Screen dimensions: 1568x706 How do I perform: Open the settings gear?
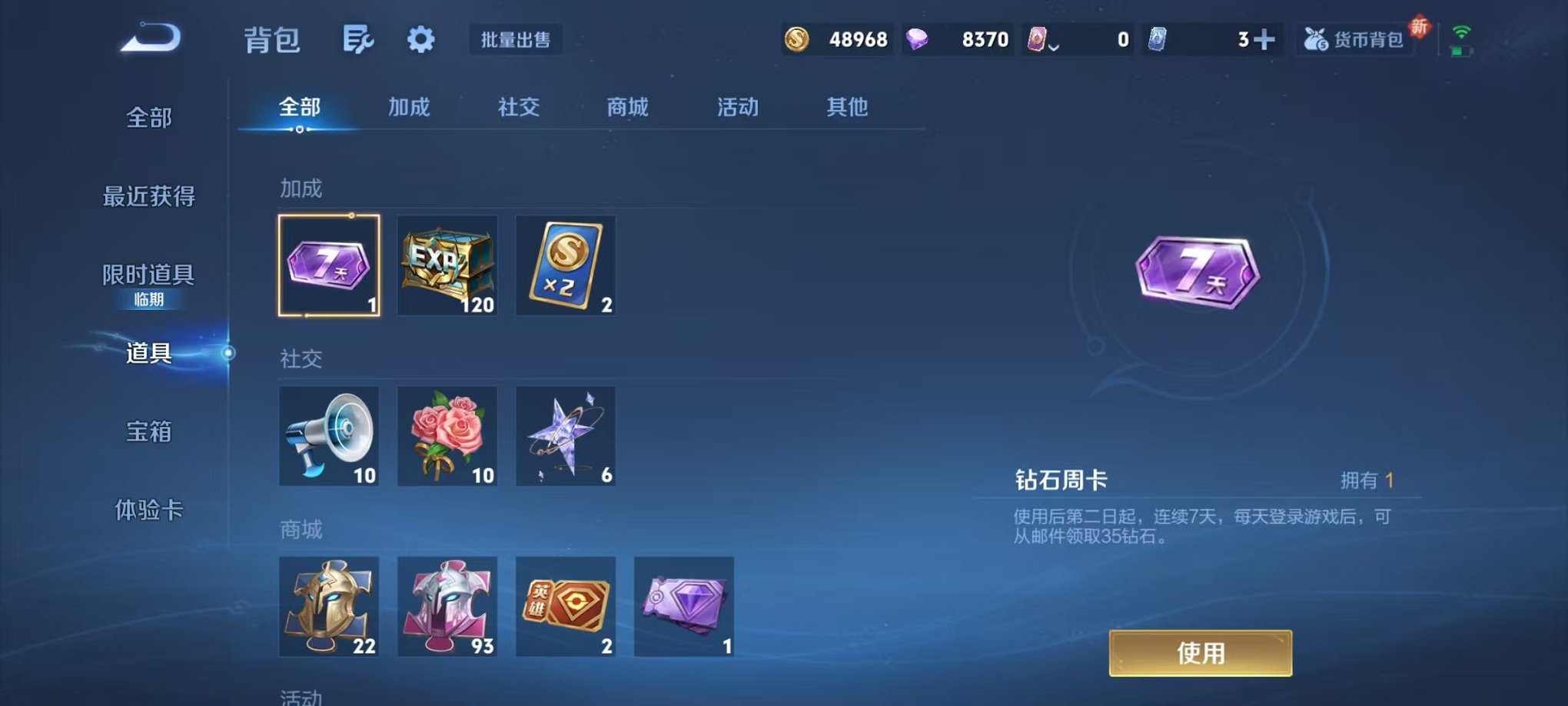(x=421, y=38)
